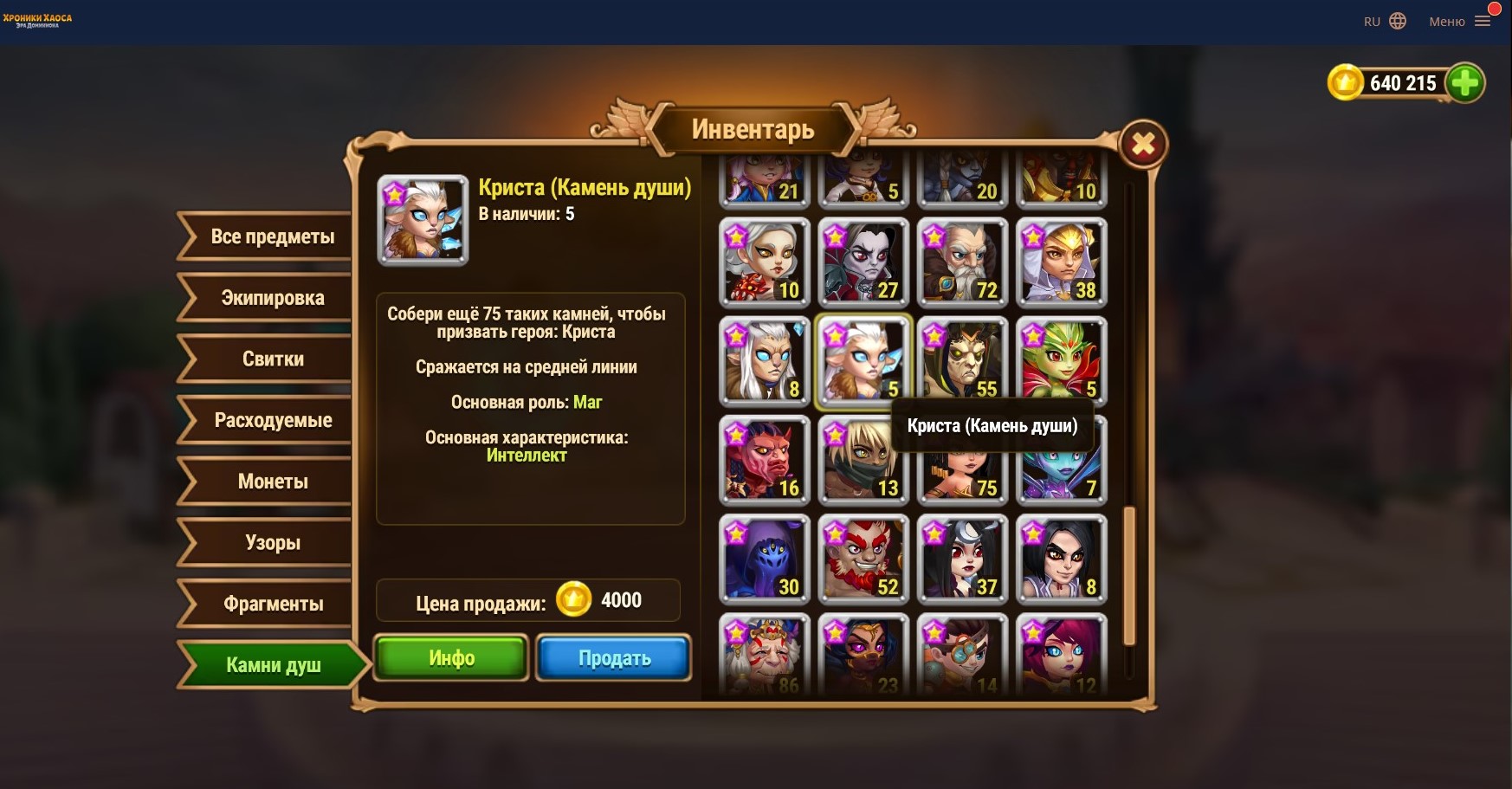Add more gold with the green plus
The height and width of the screenshot is (789, 1512).
[x=1464, y=83]
